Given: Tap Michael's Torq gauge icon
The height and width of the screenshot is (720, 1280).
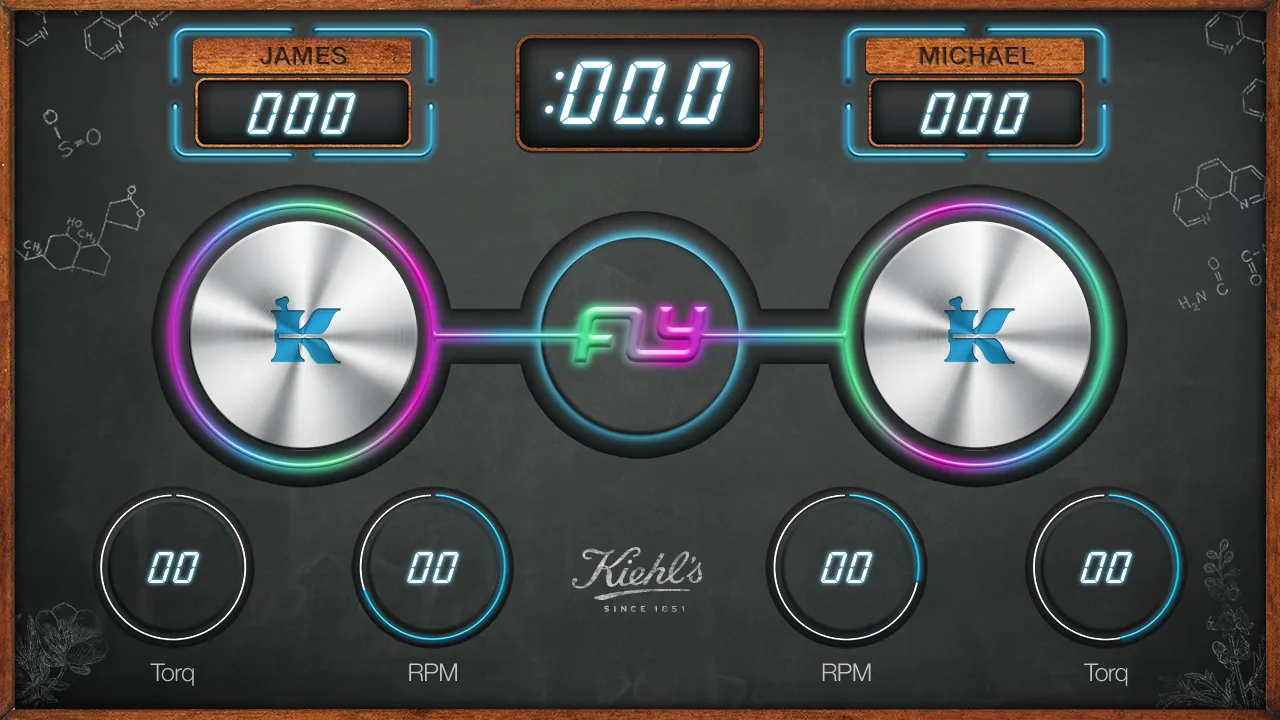Looking at the screenshot, I should [1107, 567].
